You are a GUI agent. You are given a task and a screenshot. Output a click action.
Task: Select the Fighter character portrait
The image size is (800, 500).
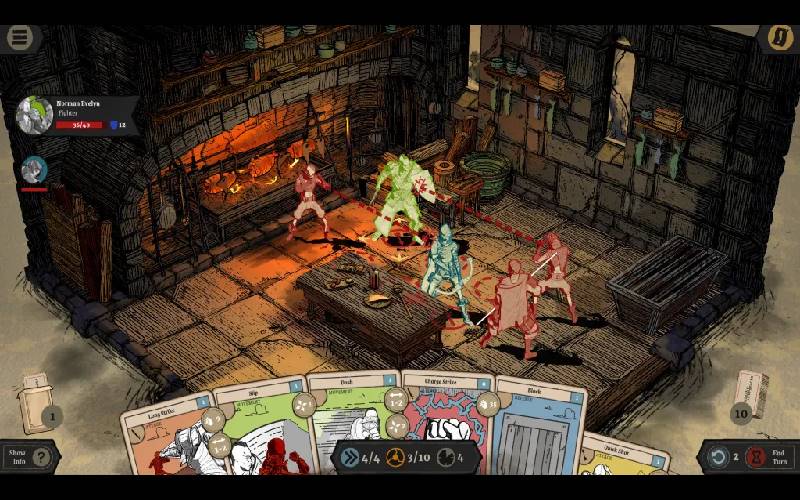point(36,114)
